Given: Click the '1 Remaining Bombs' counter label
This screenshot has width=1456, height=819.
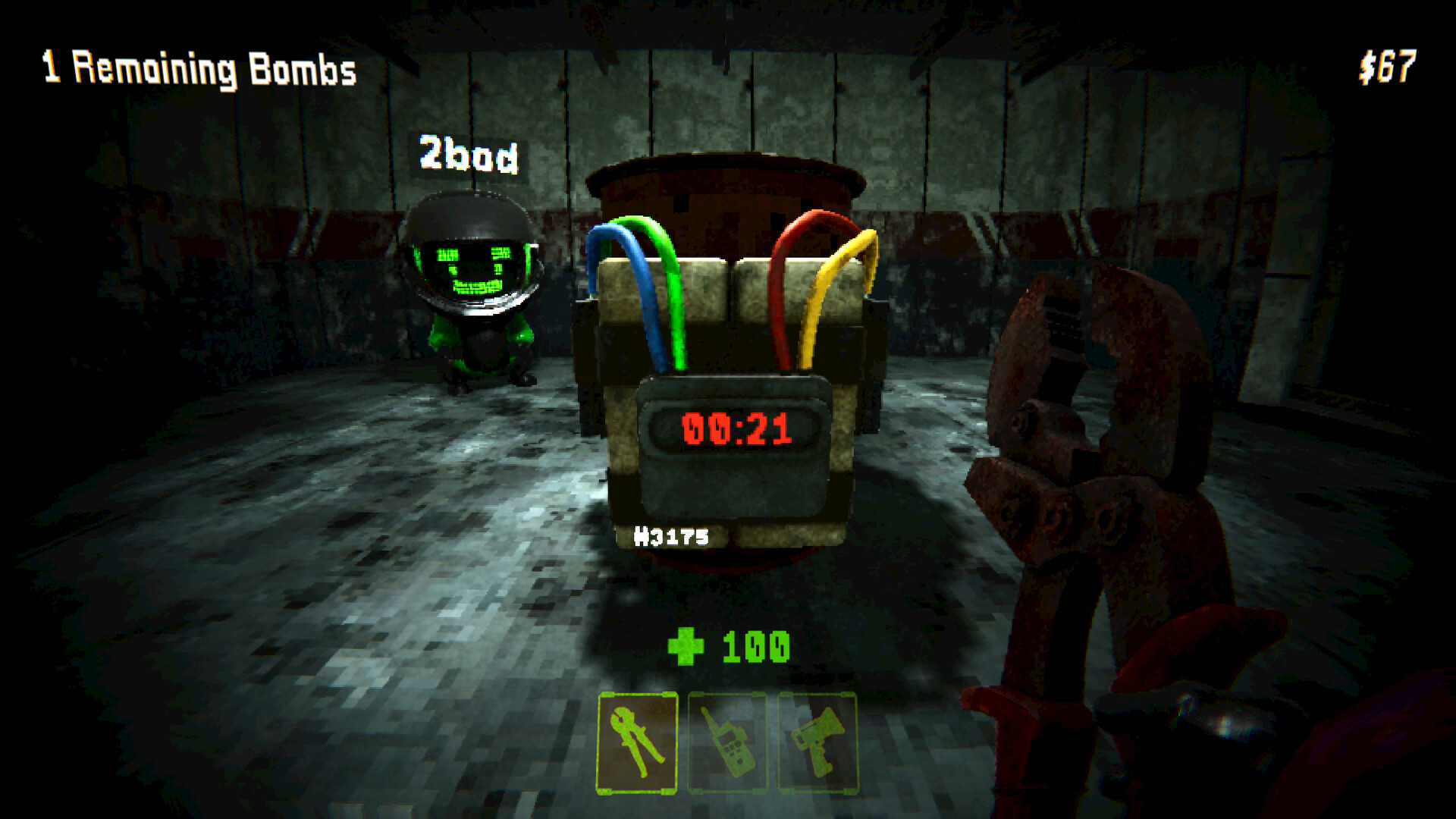Looking at the screenshot, I should pos(197,68).
